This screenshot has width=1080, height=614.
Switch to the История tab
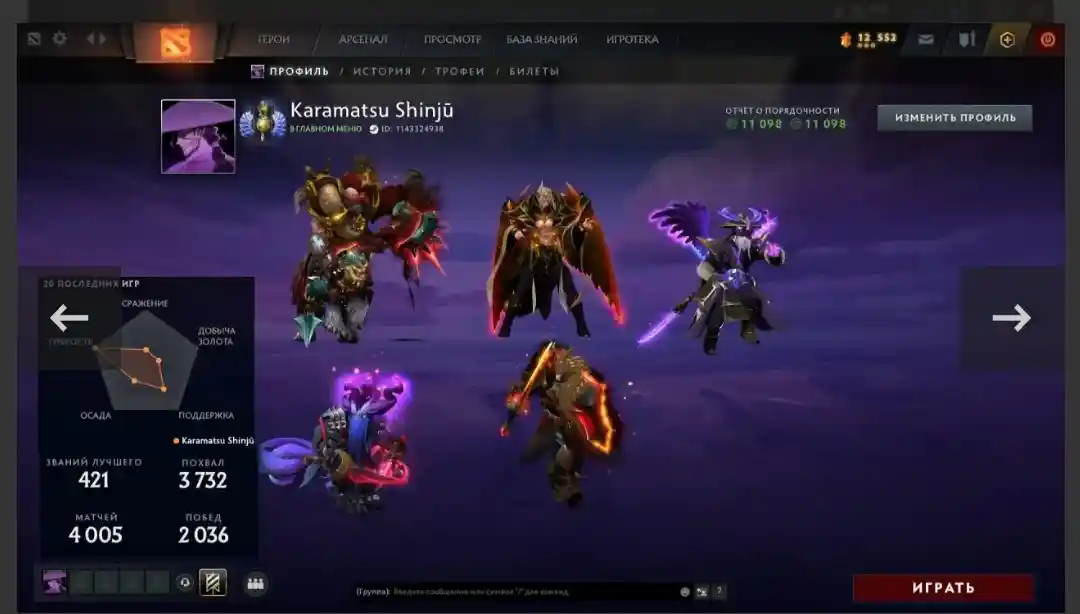pyautogui.click(x=382, y=72)
